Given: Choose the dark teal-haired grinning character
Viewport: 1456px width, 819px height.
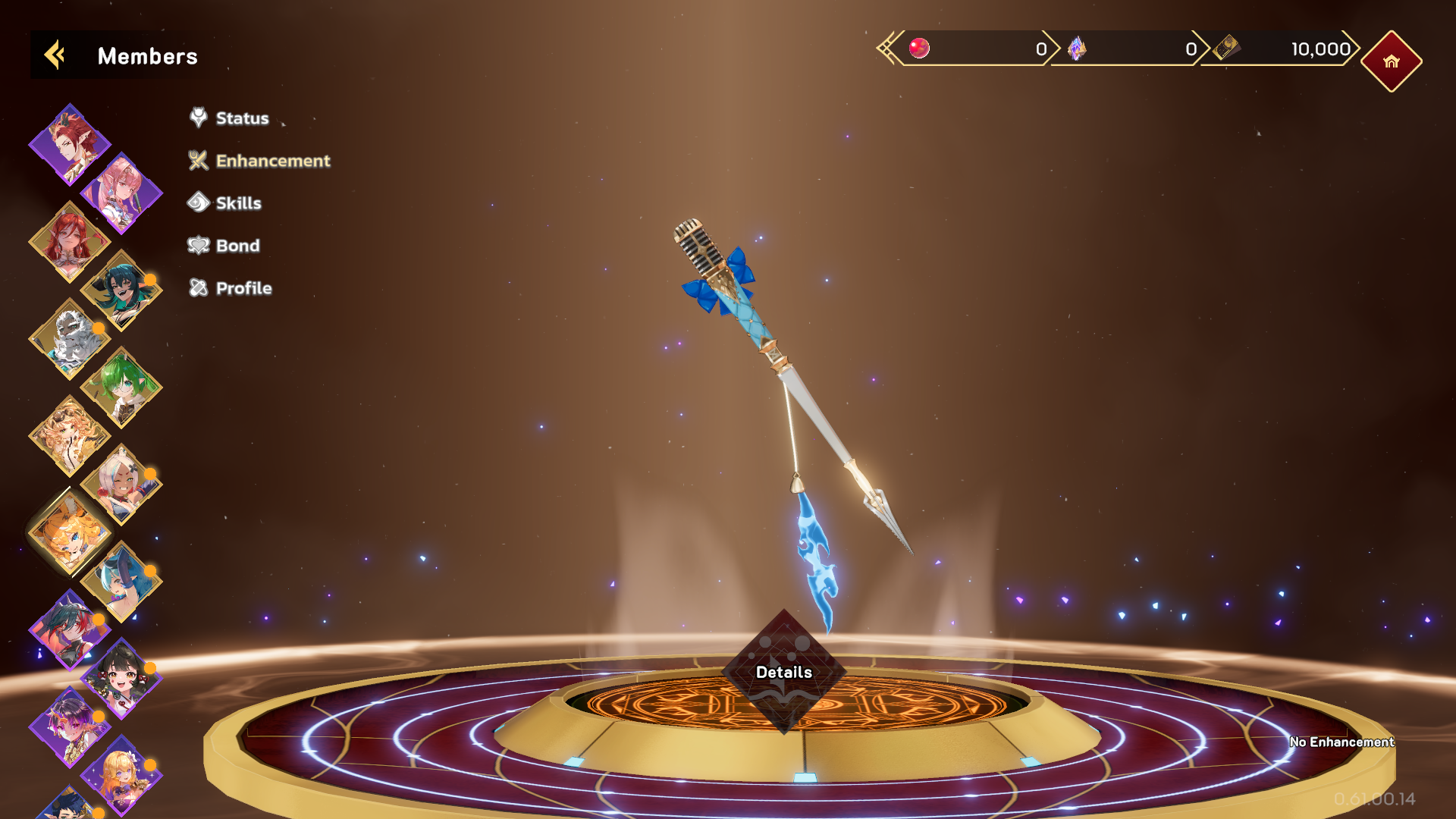Looking at the screenshot, I should click(121, 290).
